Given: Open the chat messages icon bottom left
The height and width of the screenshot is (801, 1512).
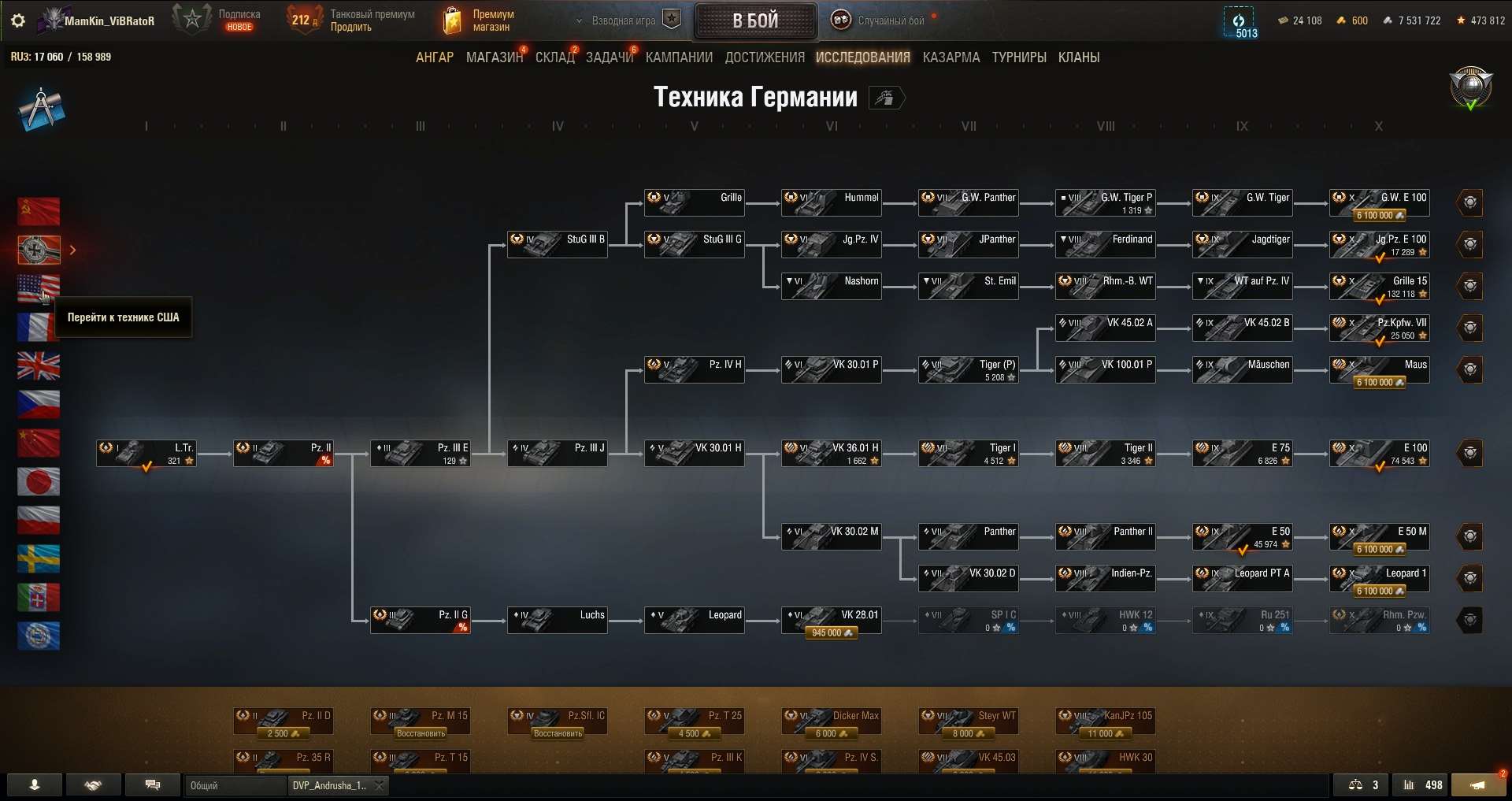Looking at the screenshot, I should click(153, 785).
